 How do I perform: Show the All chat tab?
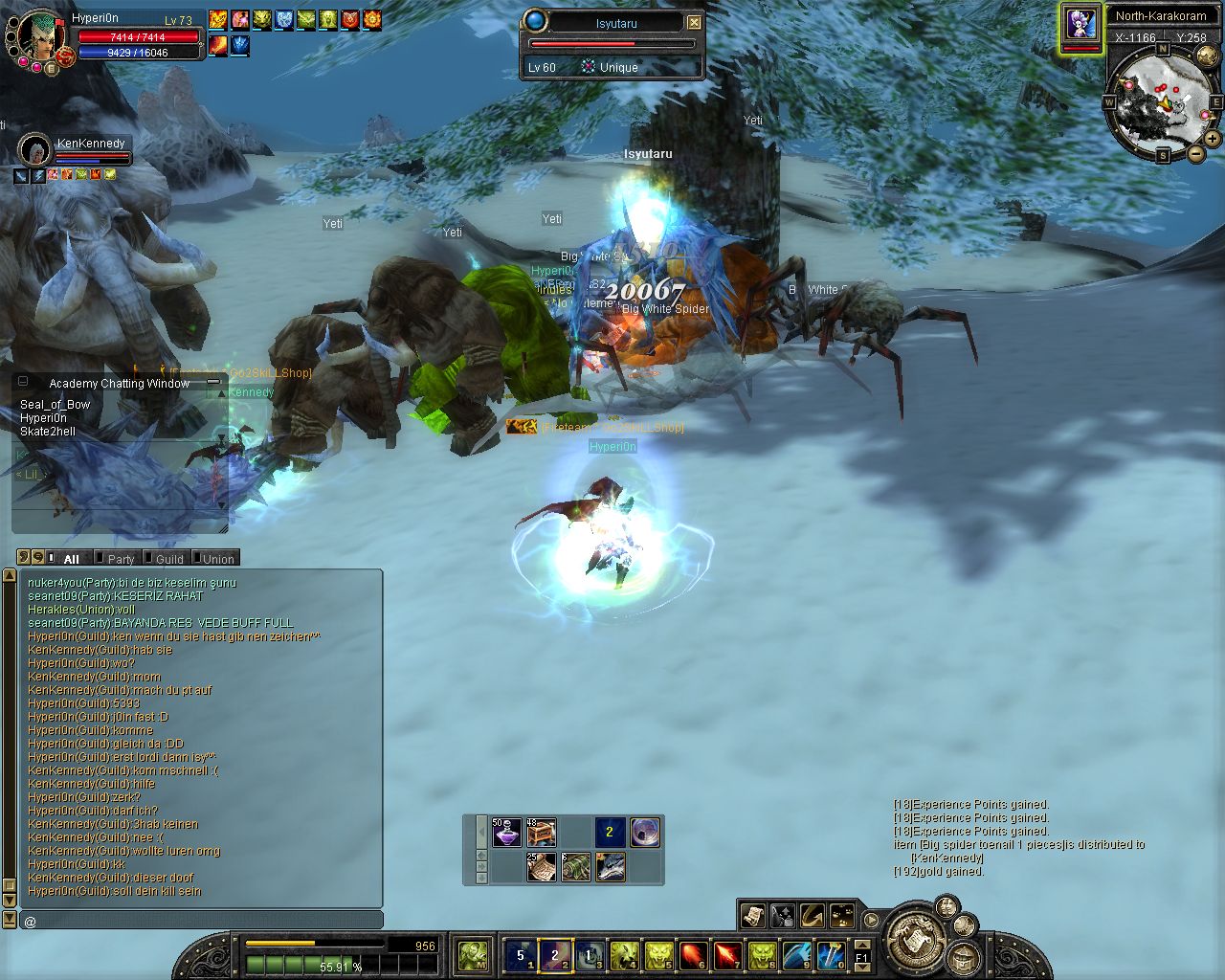(71, 559)
